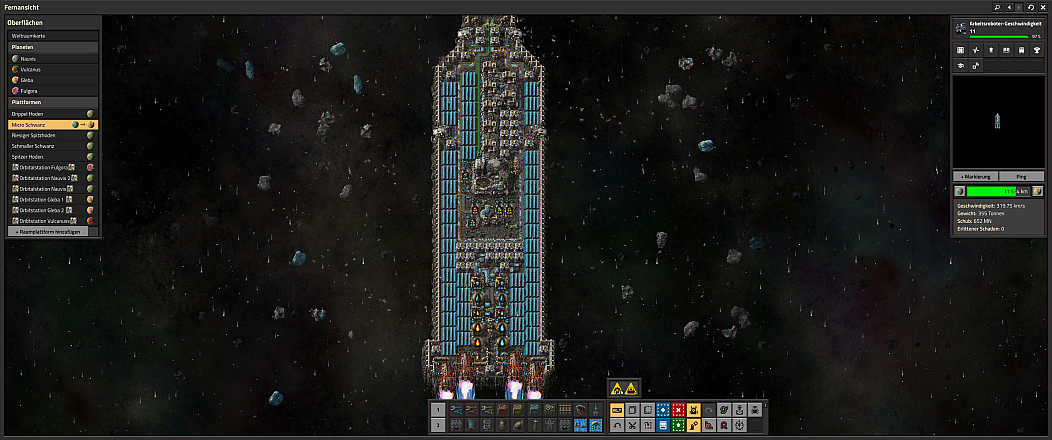View Orbitalstation Vulcanus platform
This screenshot has height=440, width=1052.
[x=45, y=220]
